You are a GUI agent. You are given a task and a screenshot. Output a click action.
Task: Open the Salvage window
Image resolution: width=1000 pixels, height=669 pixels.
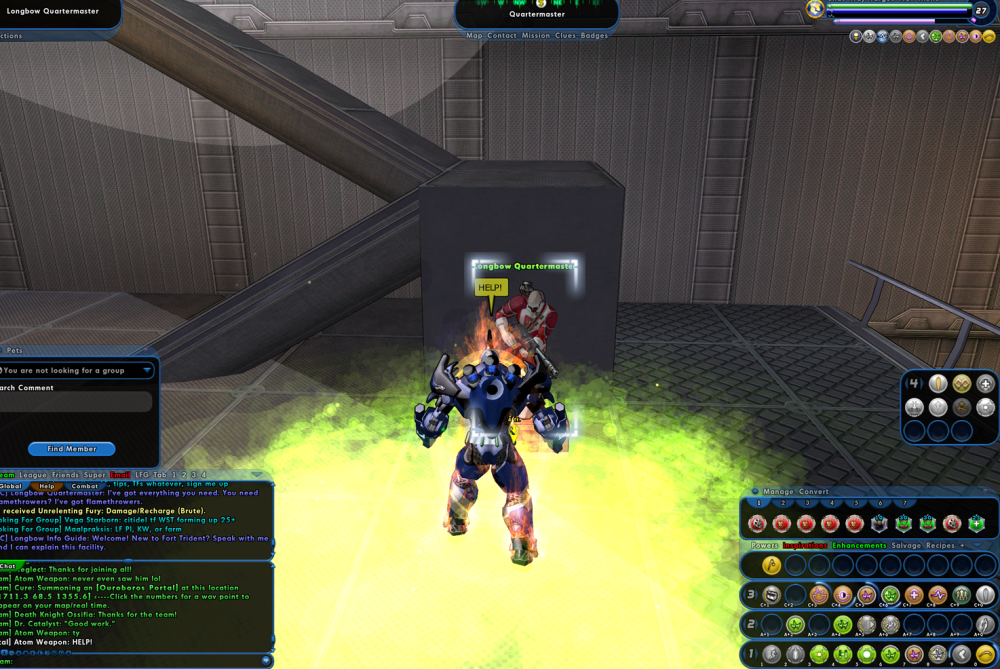906,546
